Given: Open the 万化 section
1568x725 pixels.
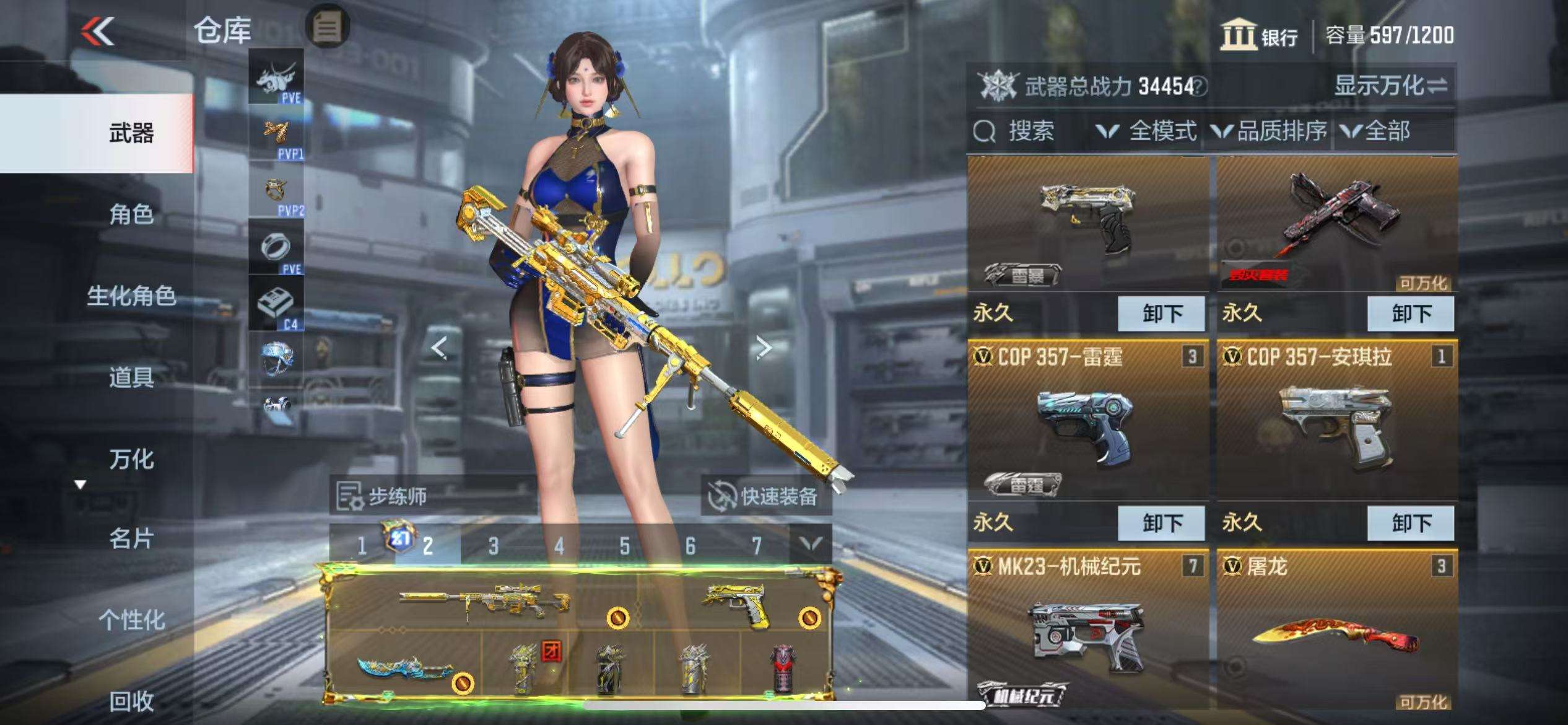Looking at the screenshot, I should (x=131, y=459).
